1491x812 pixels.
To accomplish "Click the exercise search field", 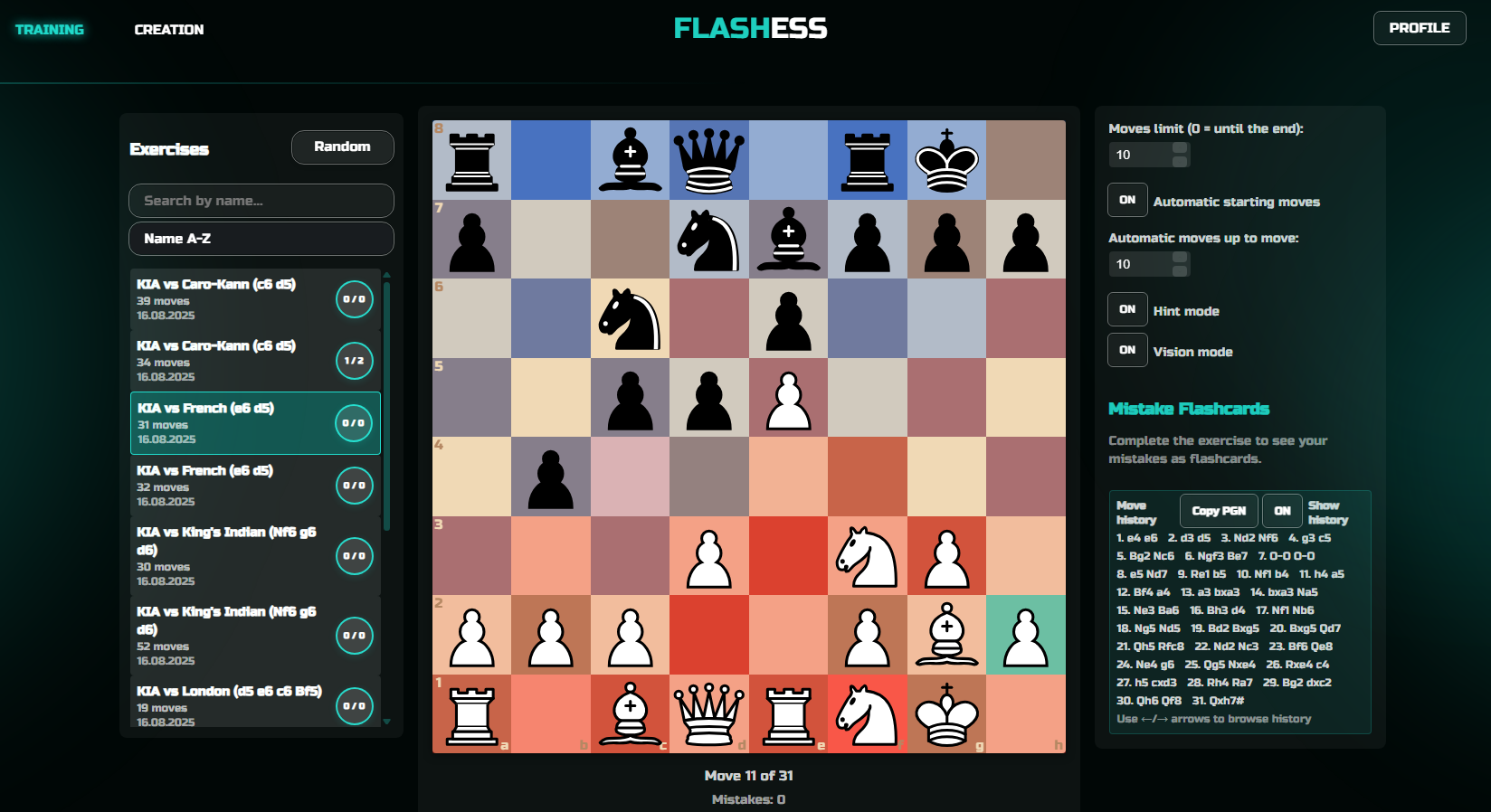I will click(x=261, y=200).
